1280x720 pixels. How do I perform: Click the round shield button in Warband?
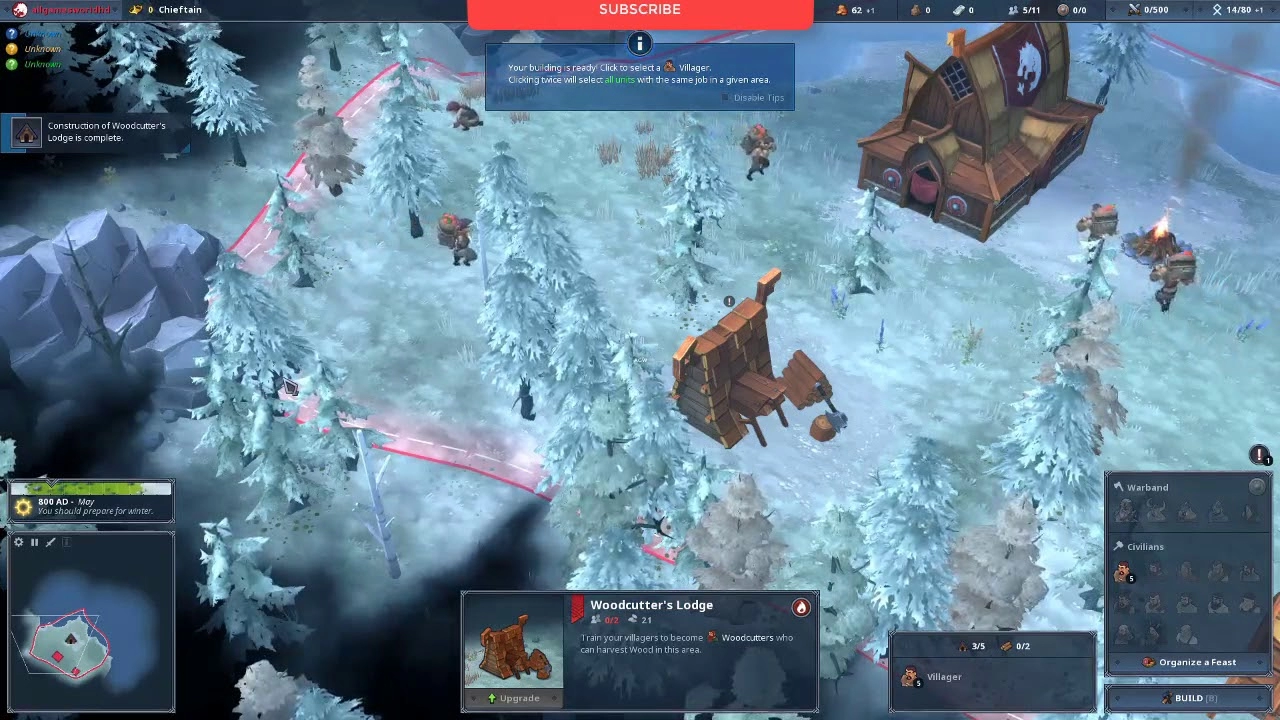tap(1257, 486)
